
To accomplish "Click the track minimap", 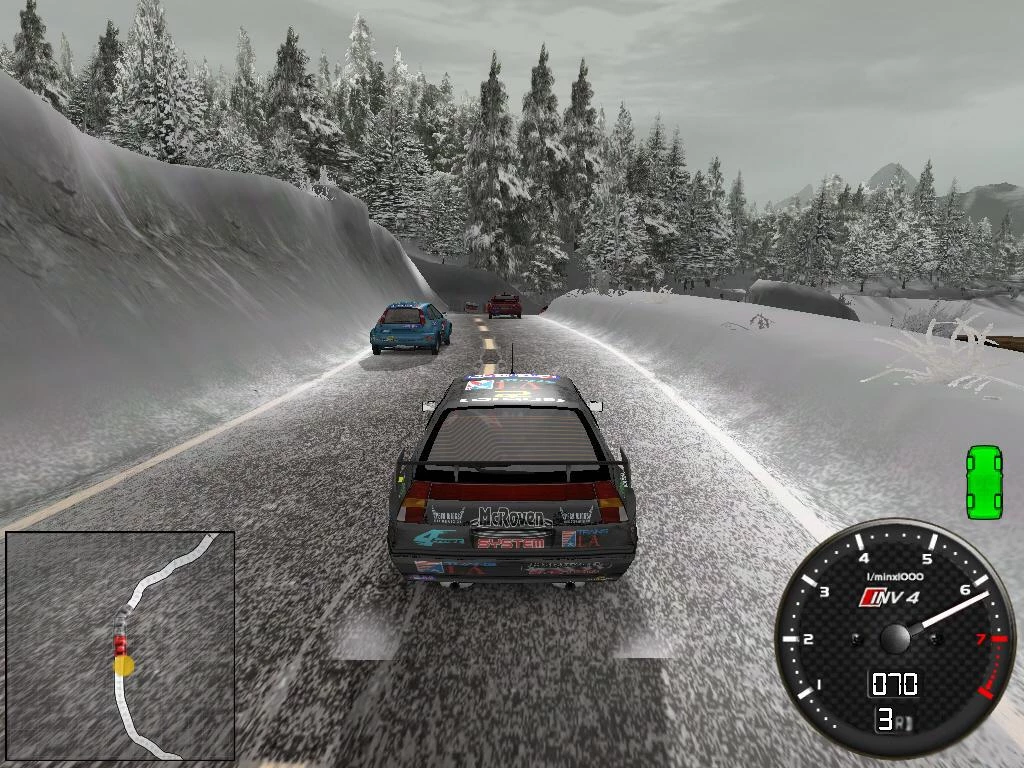I will tap(120, 645).
